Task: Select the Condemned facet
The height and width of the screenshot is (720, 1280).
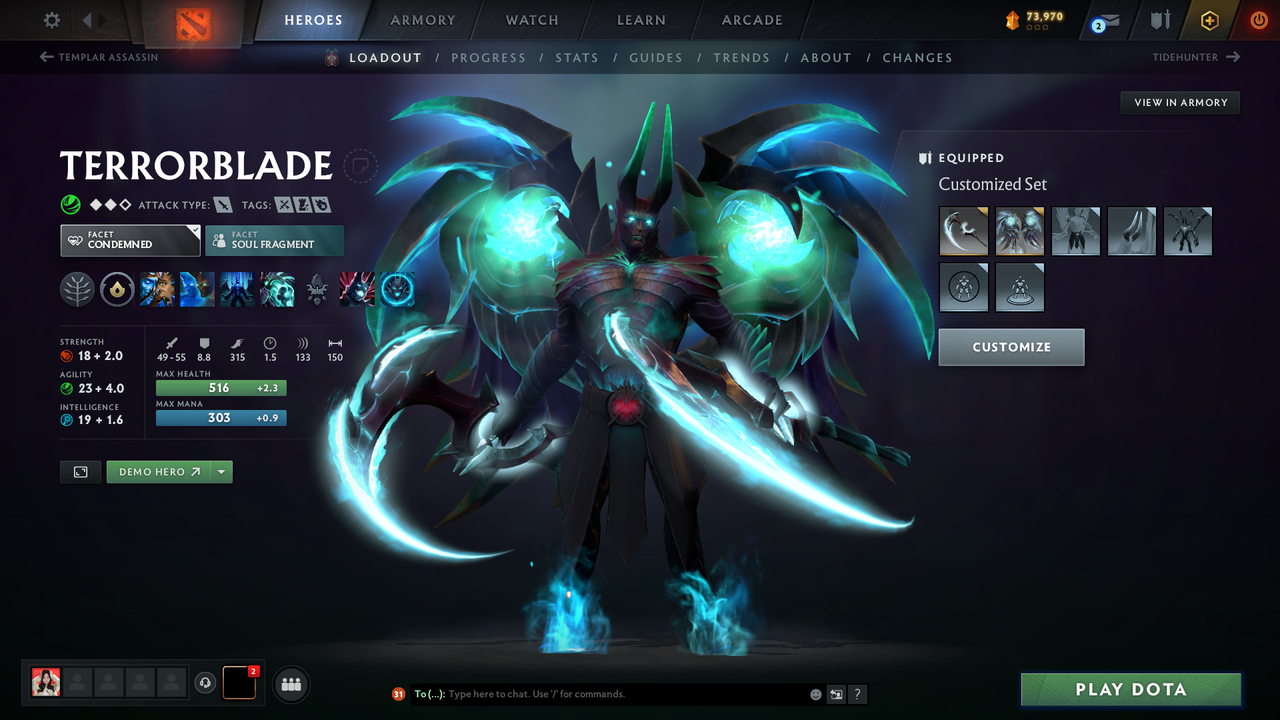Action: [x=130, y=240]
